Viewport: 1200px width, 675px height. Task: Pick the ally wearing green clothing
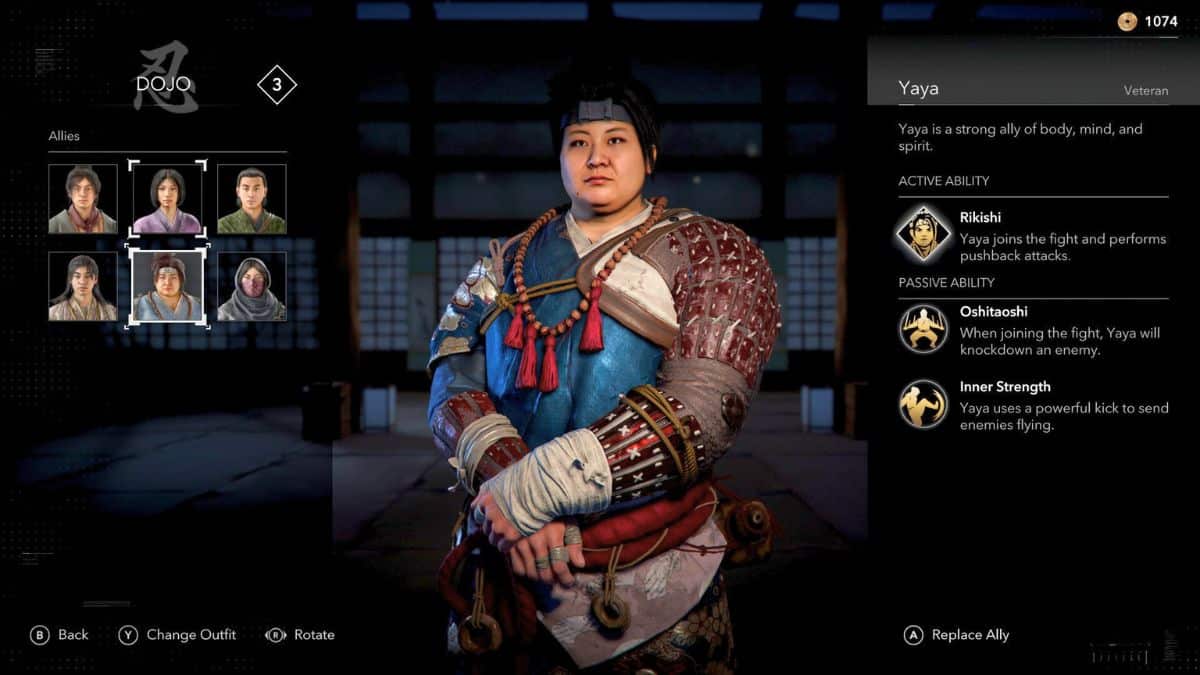pos(252,199)
